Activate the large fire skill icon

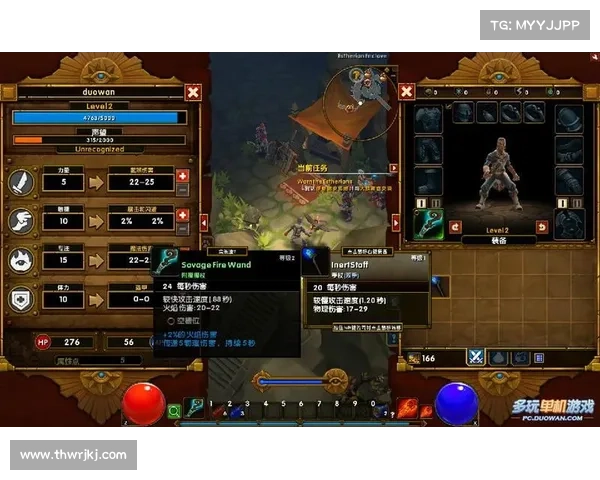[x=407, y=408]
